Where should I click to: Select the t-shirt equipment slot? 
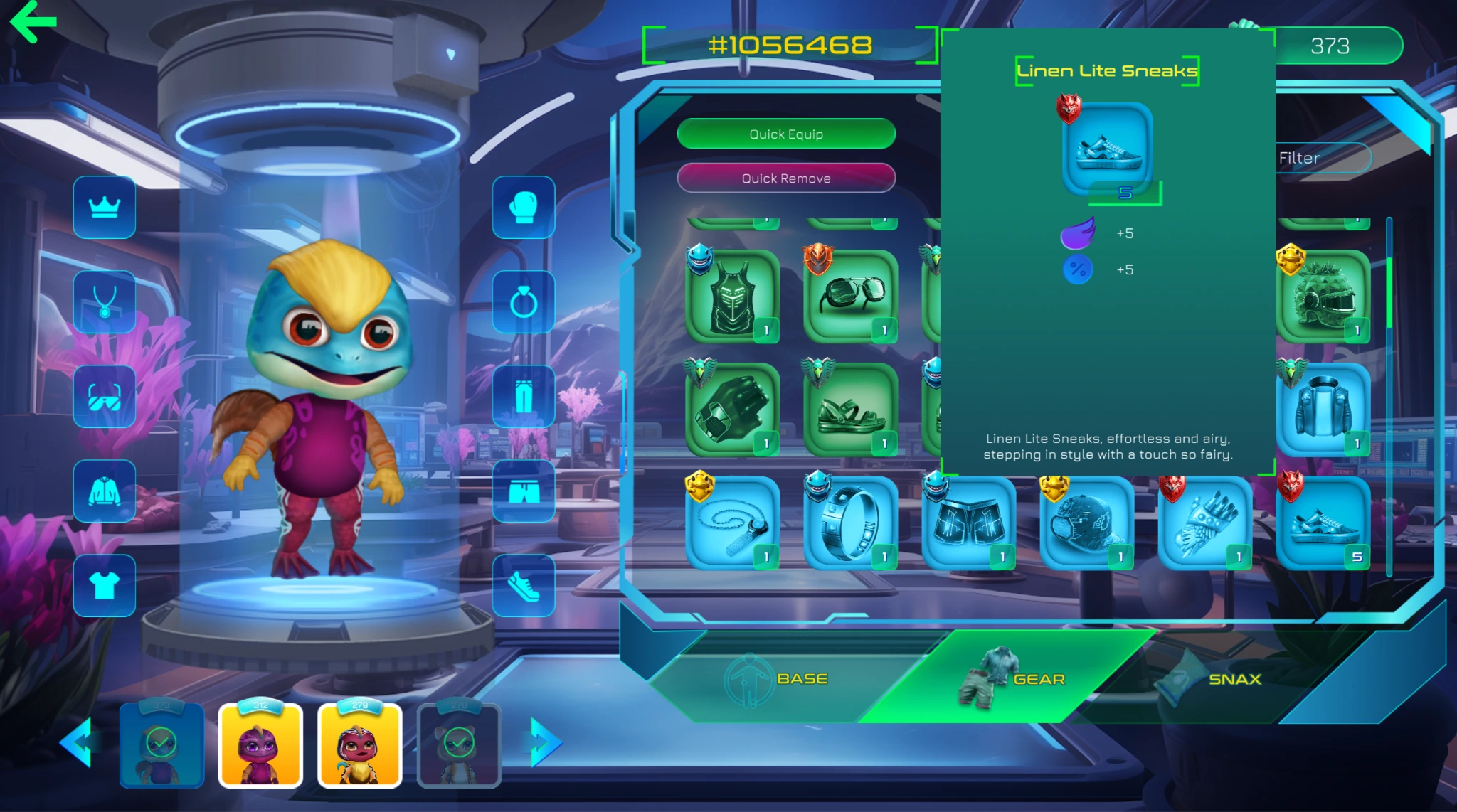[105, 585]
